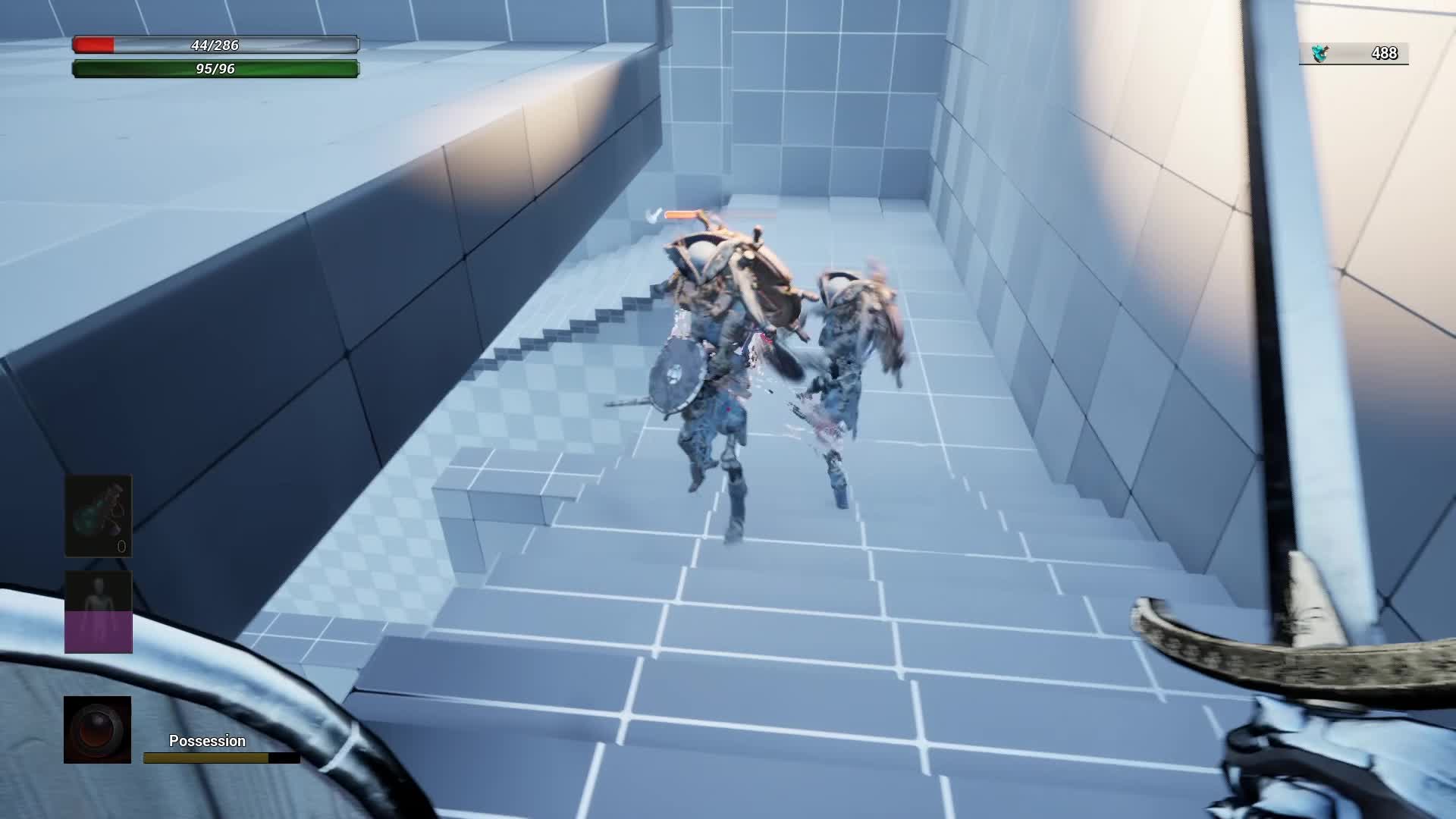
Task: Click the 488 souls counter
Action: 1385,52
